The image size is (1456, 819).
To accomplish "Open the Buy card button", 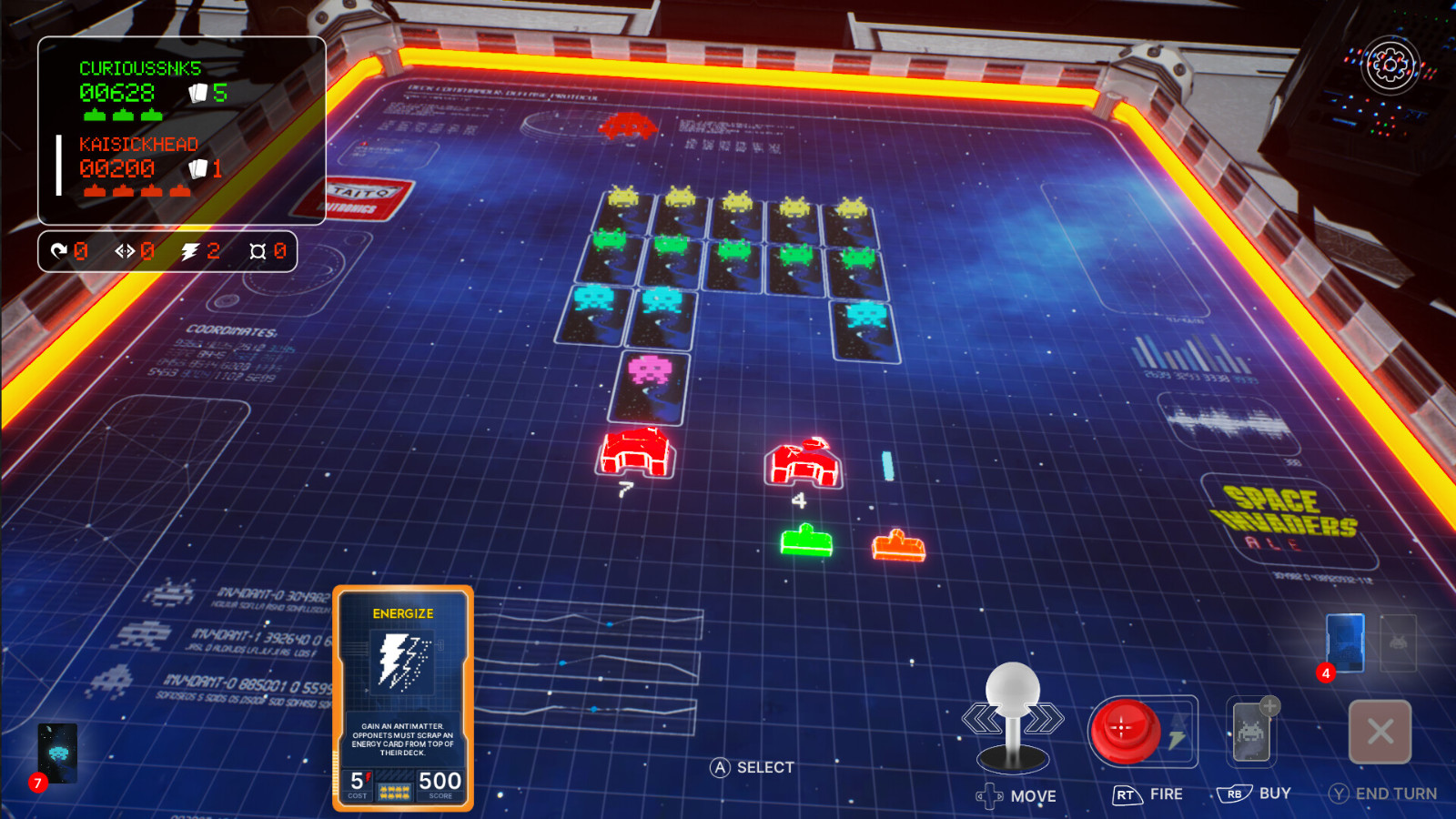I will click(x=1251, y=731).
